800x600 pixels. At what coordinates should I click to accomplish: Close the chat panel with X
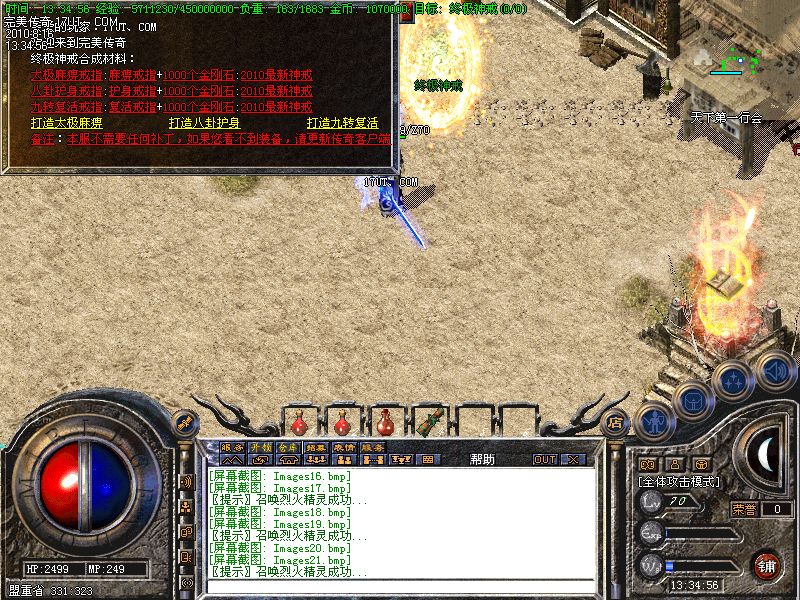[x=573, y=459]
